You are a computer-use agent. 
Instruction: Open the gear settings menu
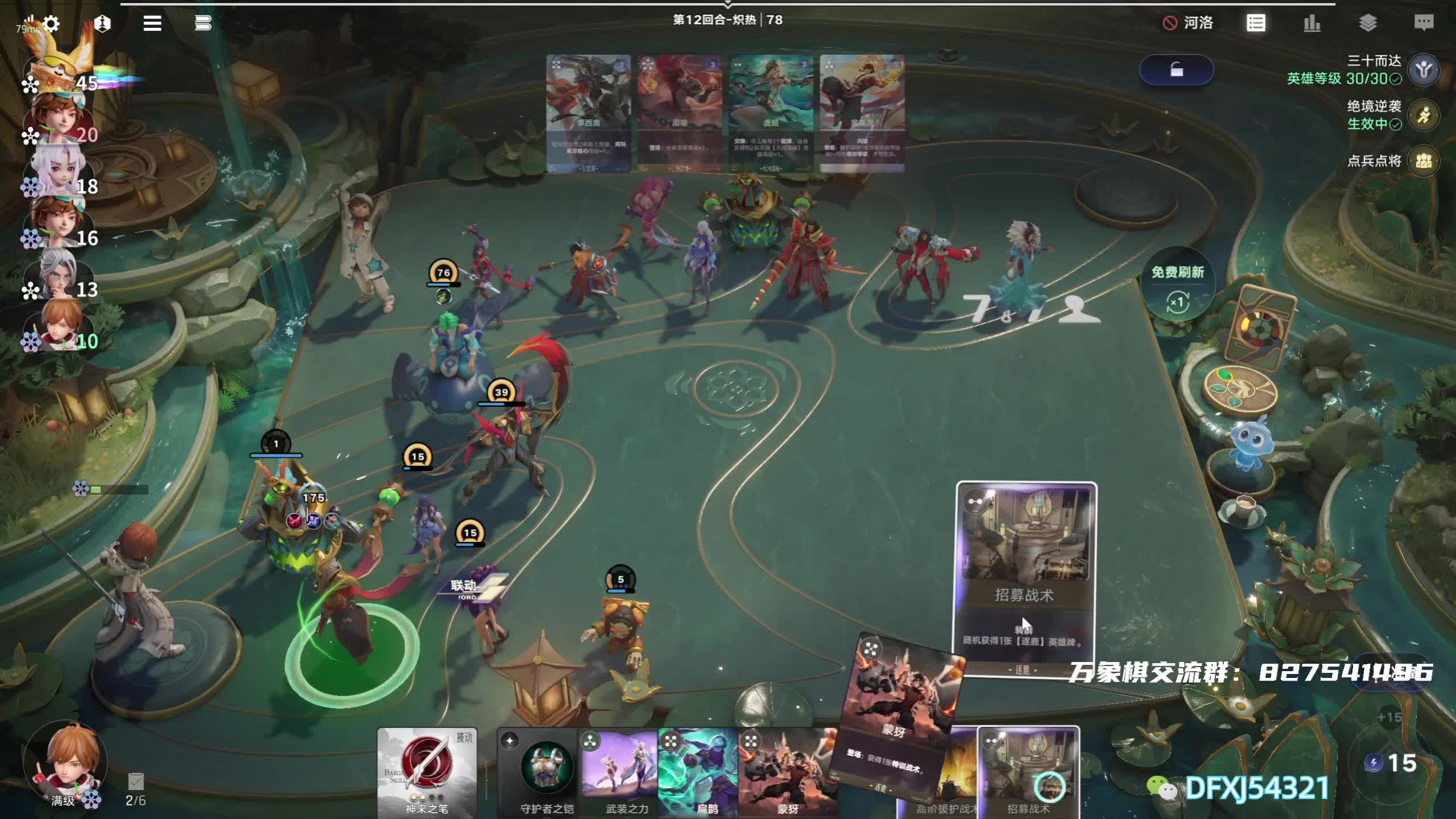coord(51,24)
